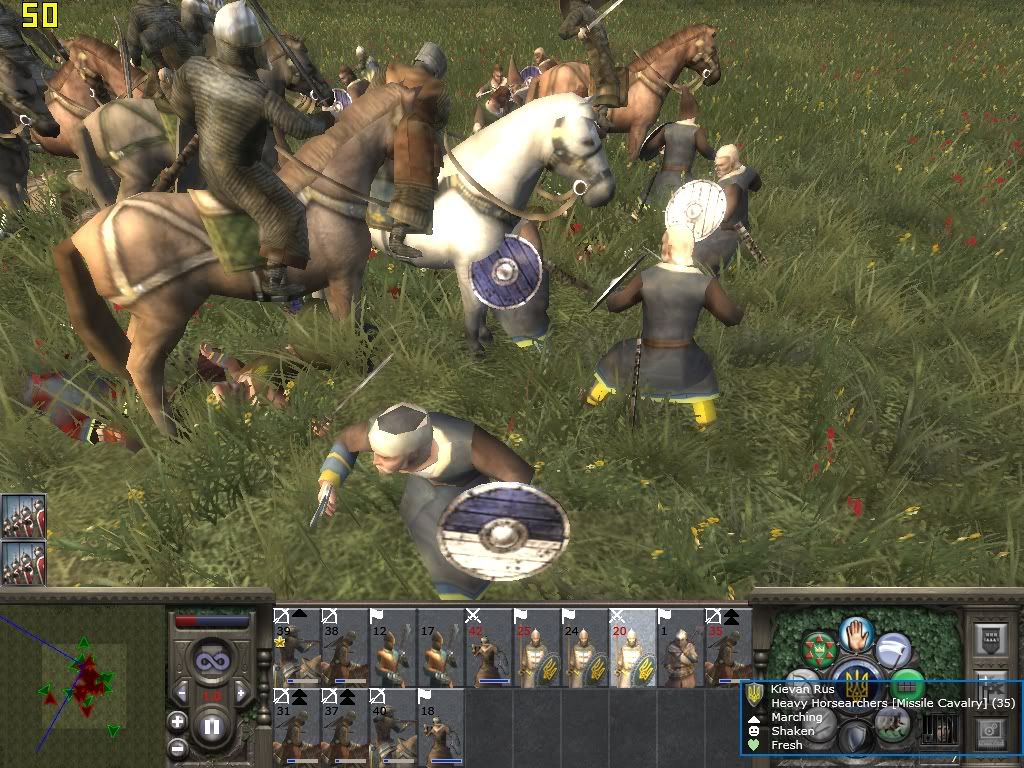This screenshot has height=768, width=1024.
Task: Click the Kievan Rus trident faction emblem
Action: pyautogui.click(x=856, y=684)
